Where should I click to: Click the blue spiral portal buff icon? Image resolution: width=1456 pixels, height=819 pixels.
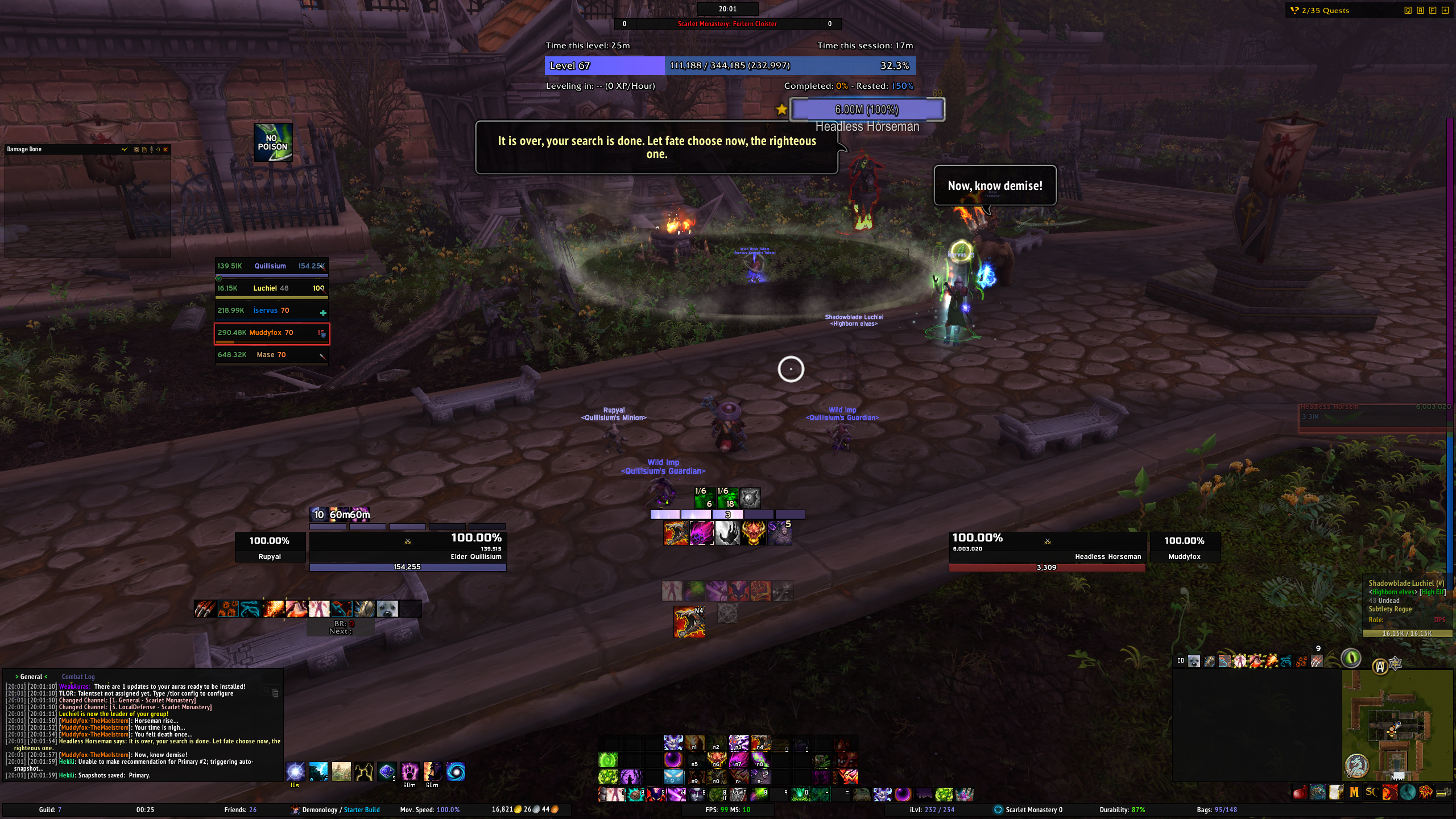point(456,772)
